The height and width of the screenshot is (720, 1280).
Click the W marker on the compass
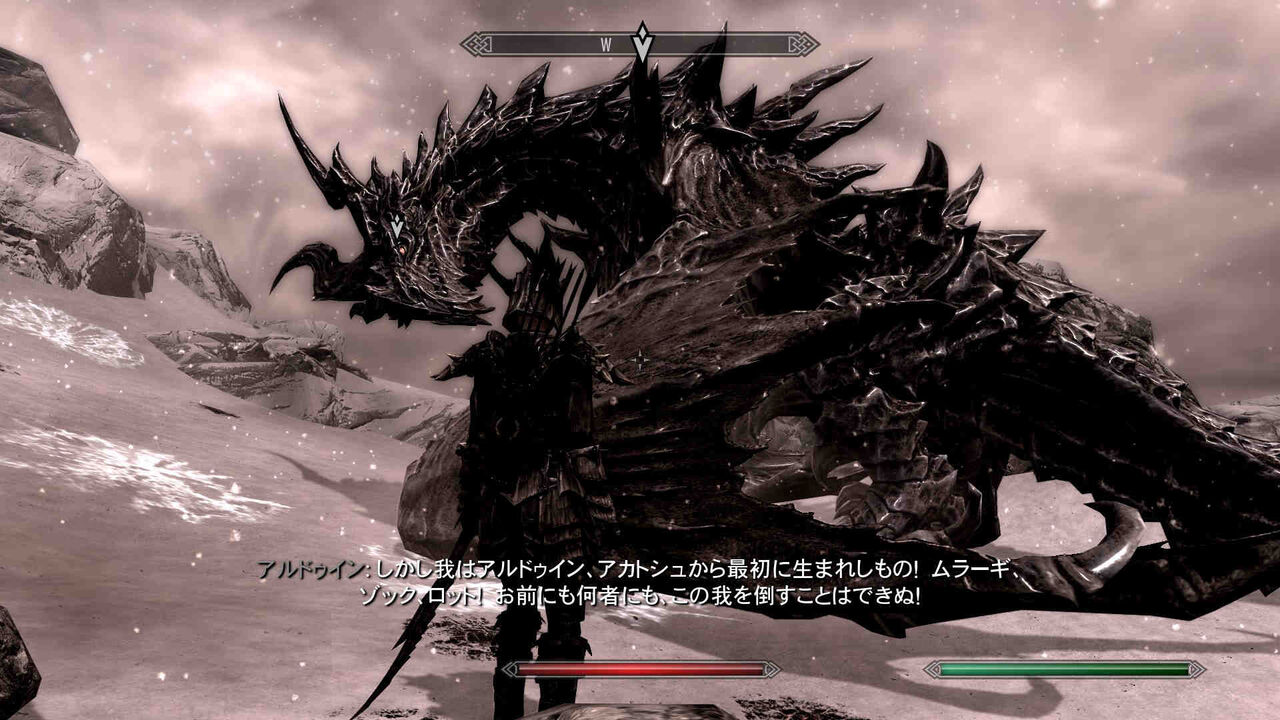pyautogui.click(x=607, y=45)
